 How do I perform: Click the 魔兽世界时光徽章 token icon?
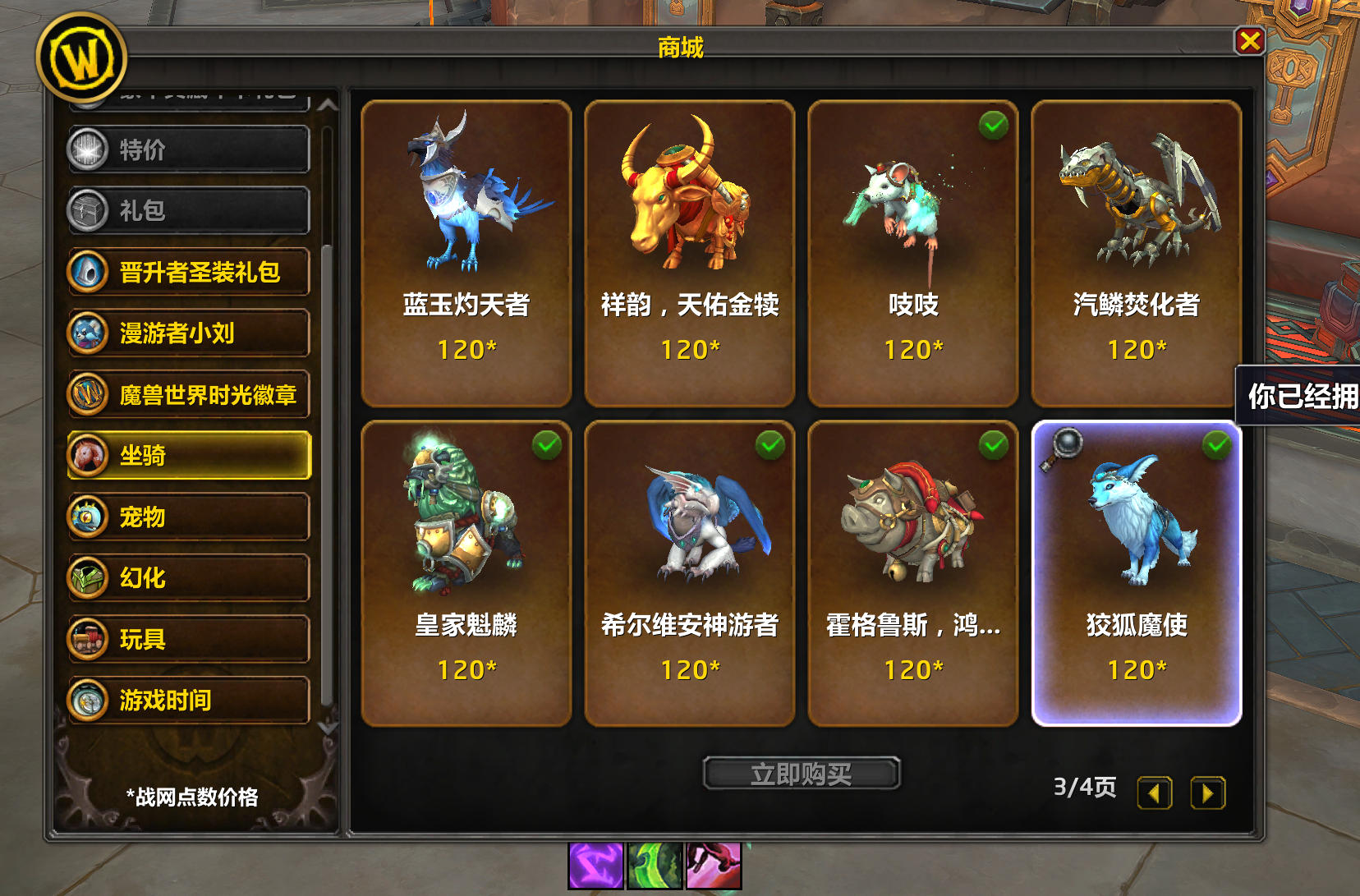tap(90, 394)
